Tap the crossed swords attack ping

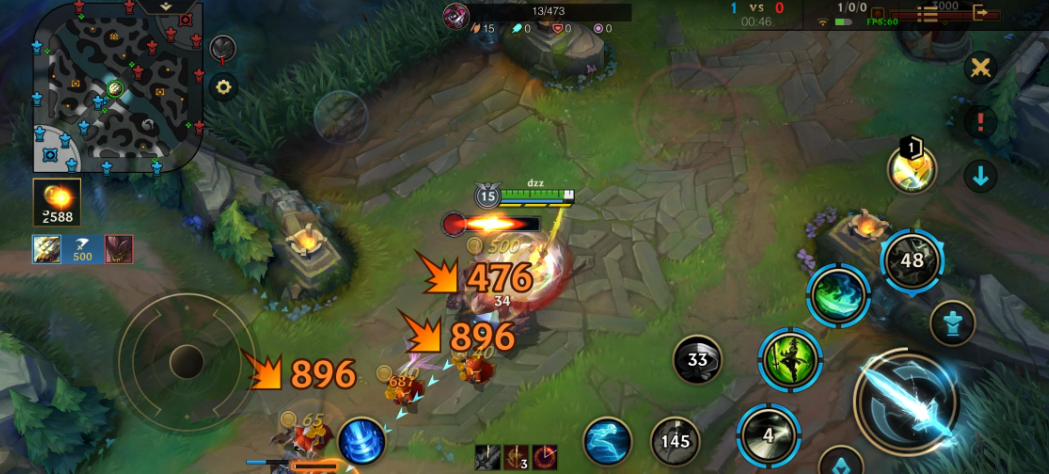tap(981, 68)
